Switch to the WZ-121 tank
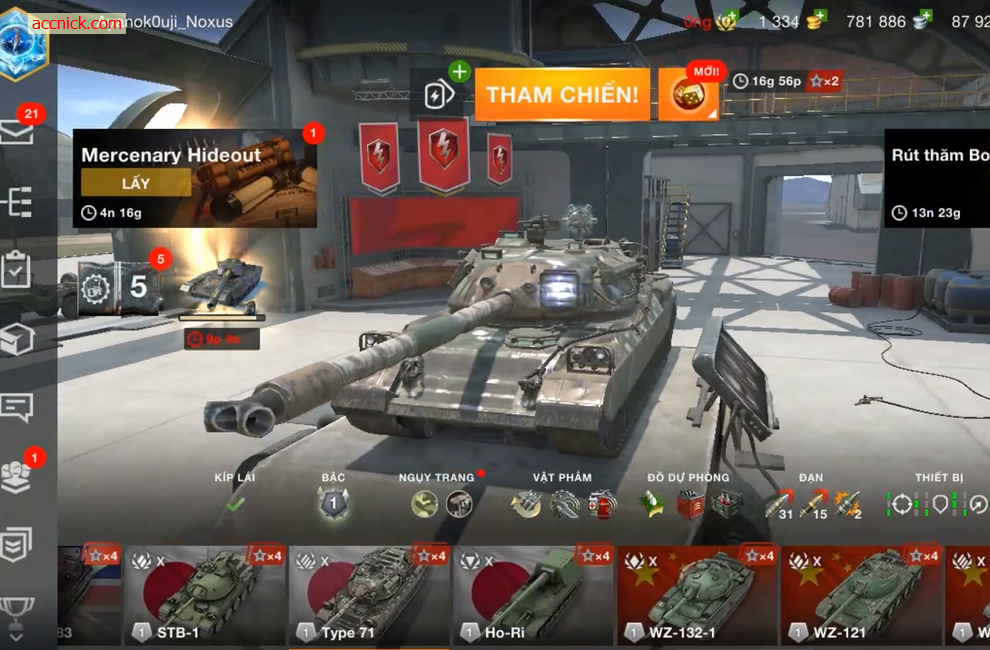This screenshot has height=650, width=990. pyautogui.click(x=861, y=595)
